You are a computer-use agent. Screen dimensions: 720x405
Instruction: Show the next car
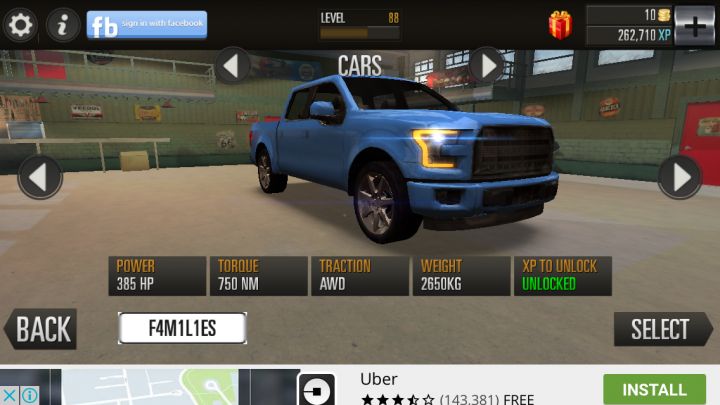pos(680,178)
